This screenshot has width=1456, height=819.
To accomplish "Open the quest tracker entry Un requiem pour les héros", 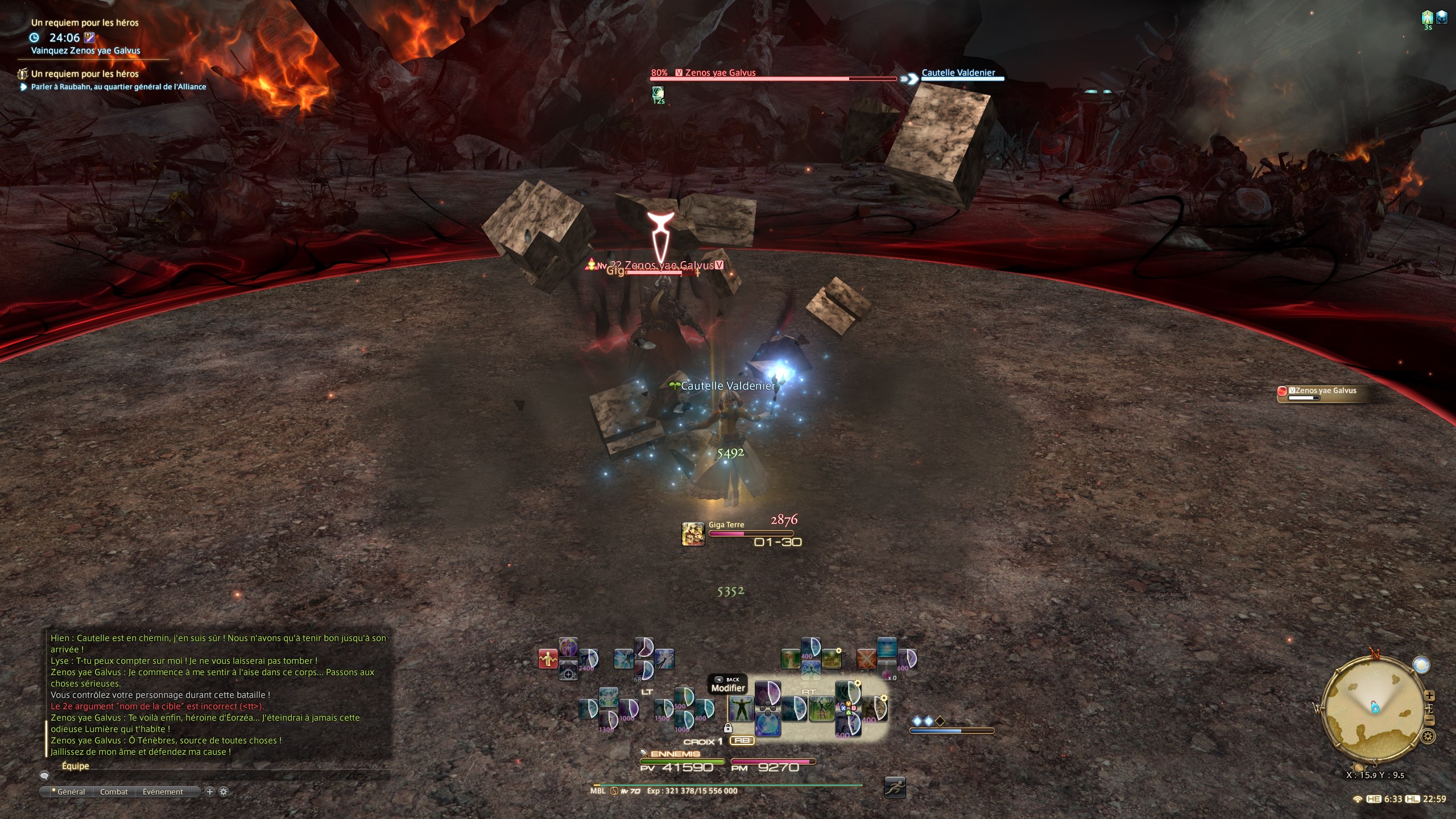I will pyautogui.click(x=85, y=74).
